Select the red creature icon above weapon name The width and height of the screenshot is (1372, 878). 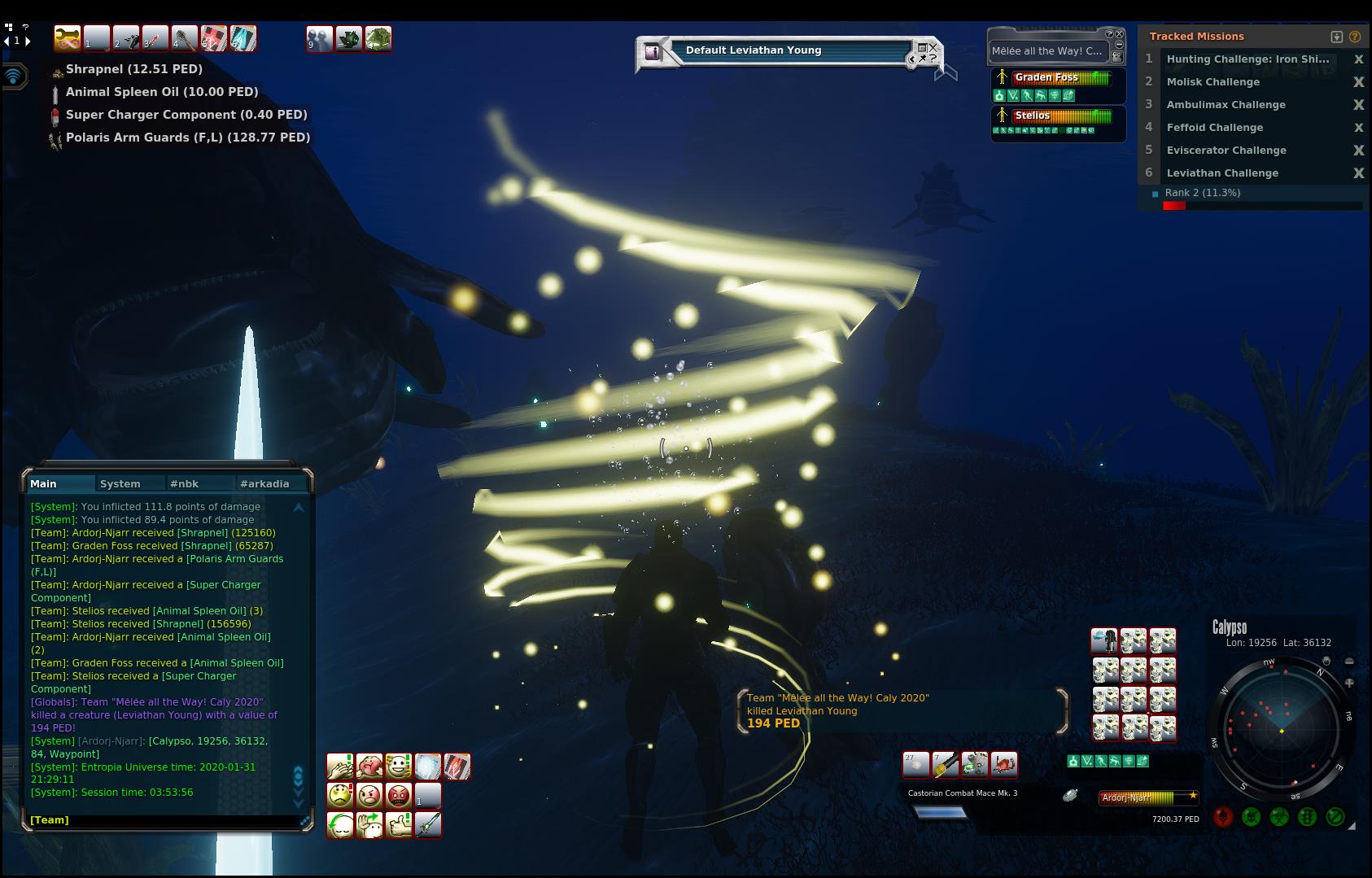click(x=1004, y=764)
